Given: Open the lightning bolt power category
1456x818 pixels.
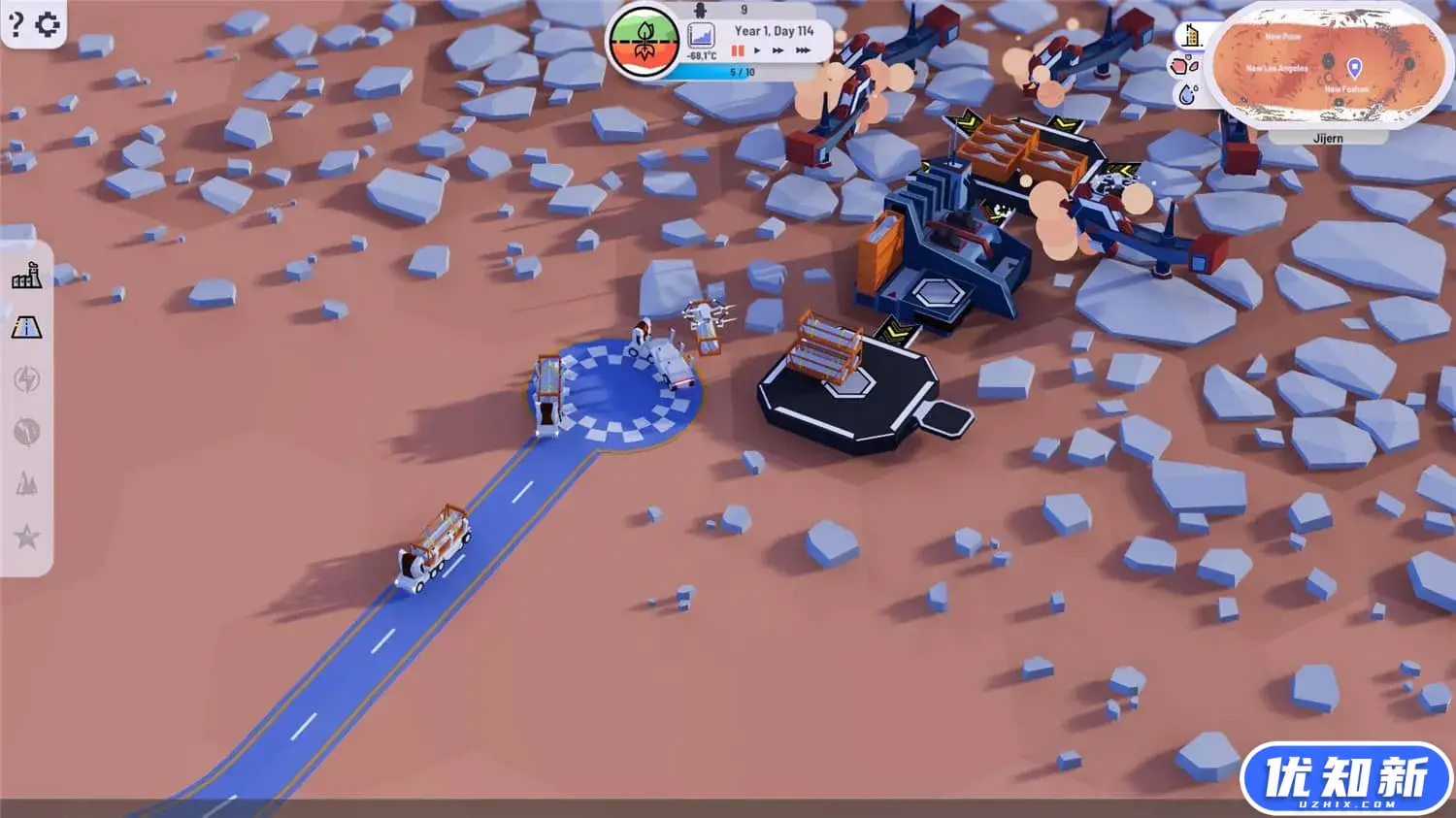Looking at the screenshot, I should click(x=26, y=379).
